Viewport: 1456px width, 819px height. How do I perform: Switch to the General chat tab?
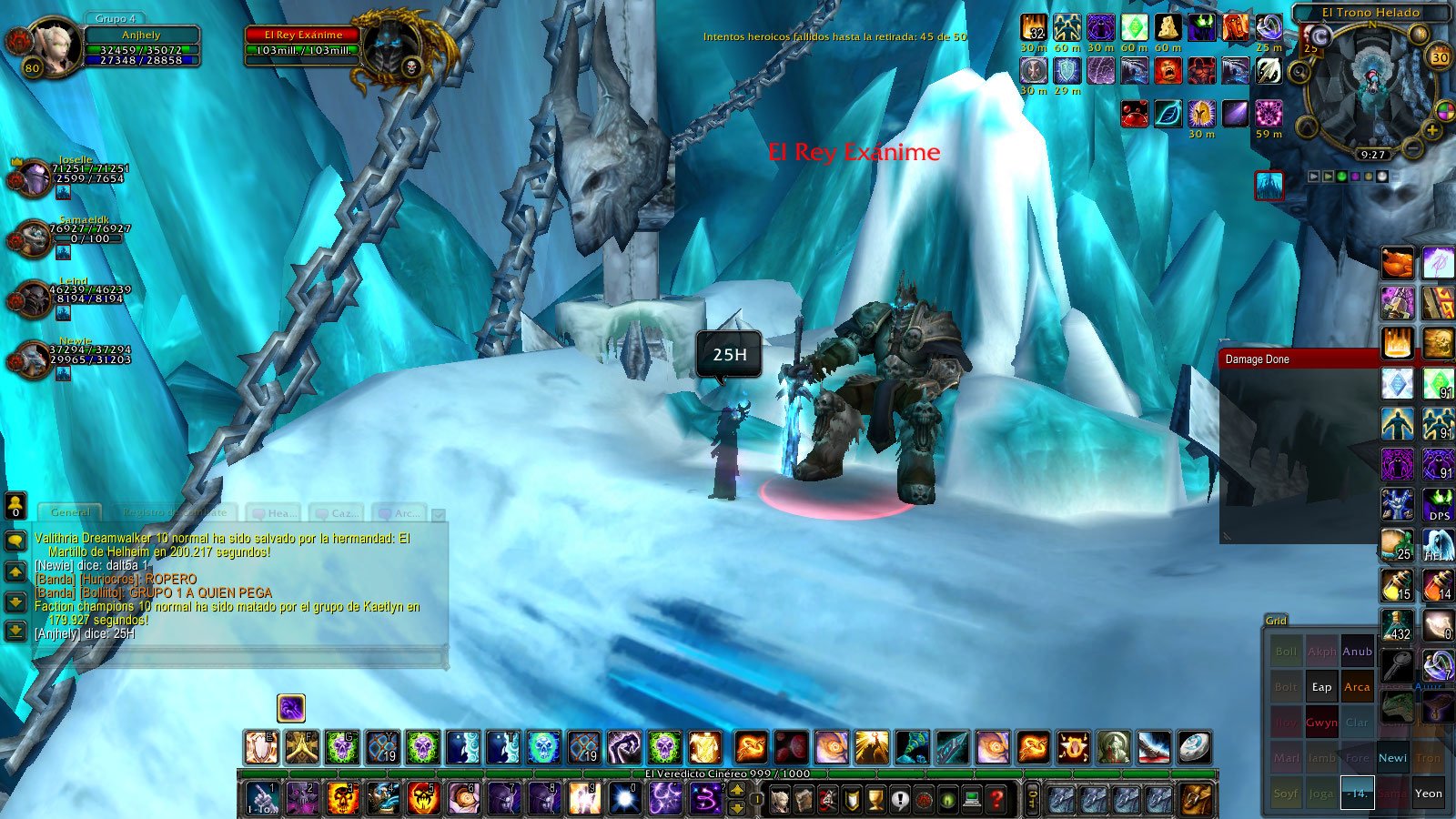click(70, 512)
